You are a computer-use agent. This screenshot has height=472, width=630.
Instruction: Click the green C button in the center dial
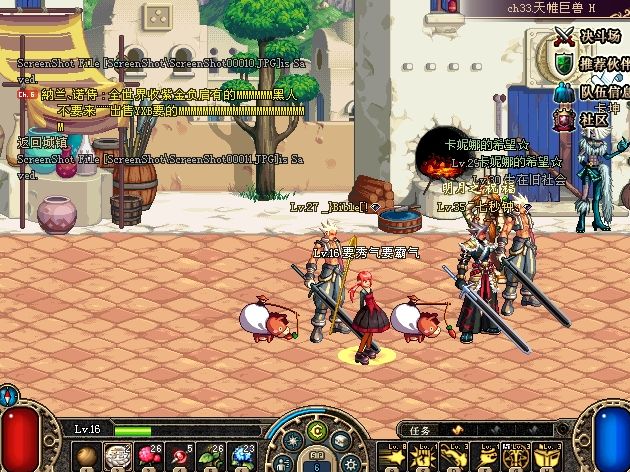(x=318, y=432)
